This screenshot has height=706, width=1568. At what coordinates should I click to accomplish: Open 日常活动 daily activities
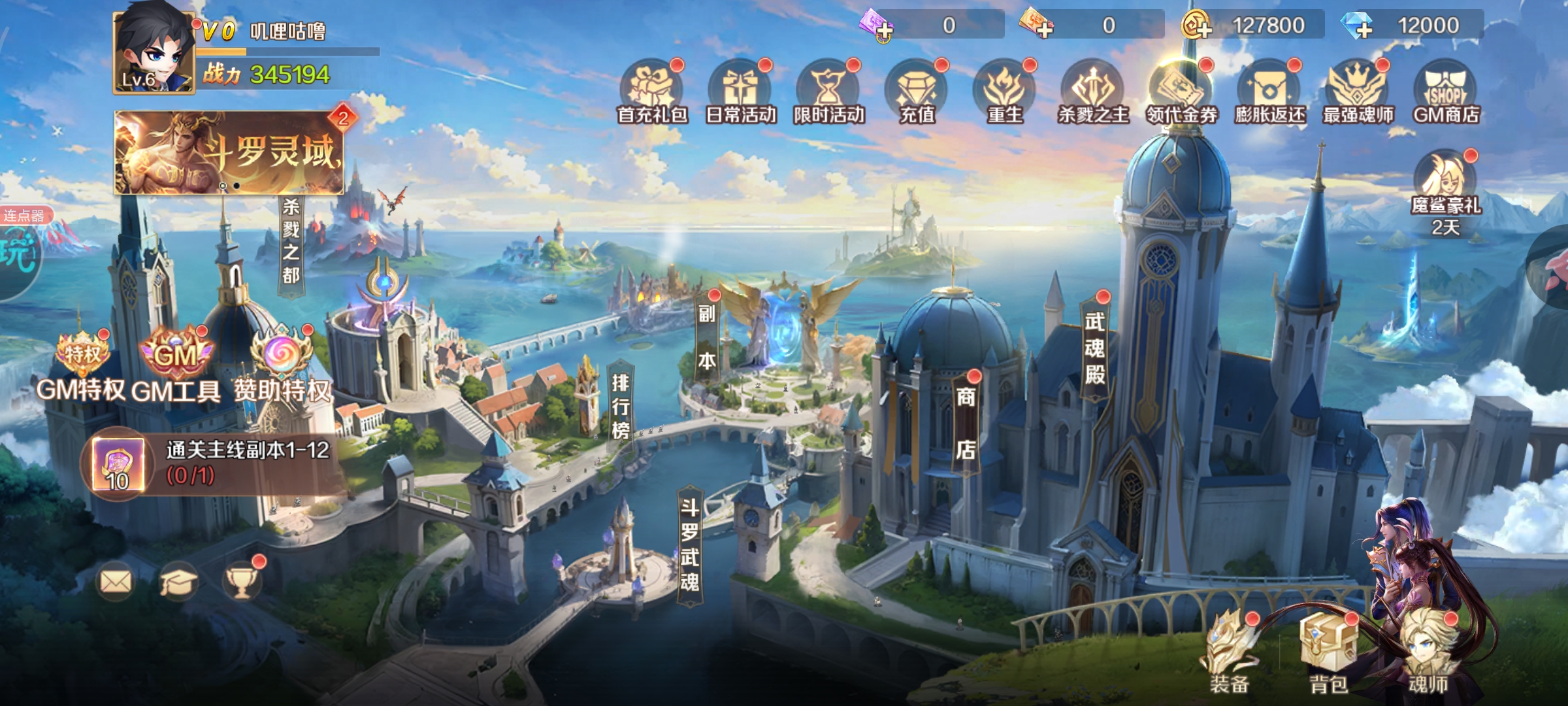click(740, 92)
